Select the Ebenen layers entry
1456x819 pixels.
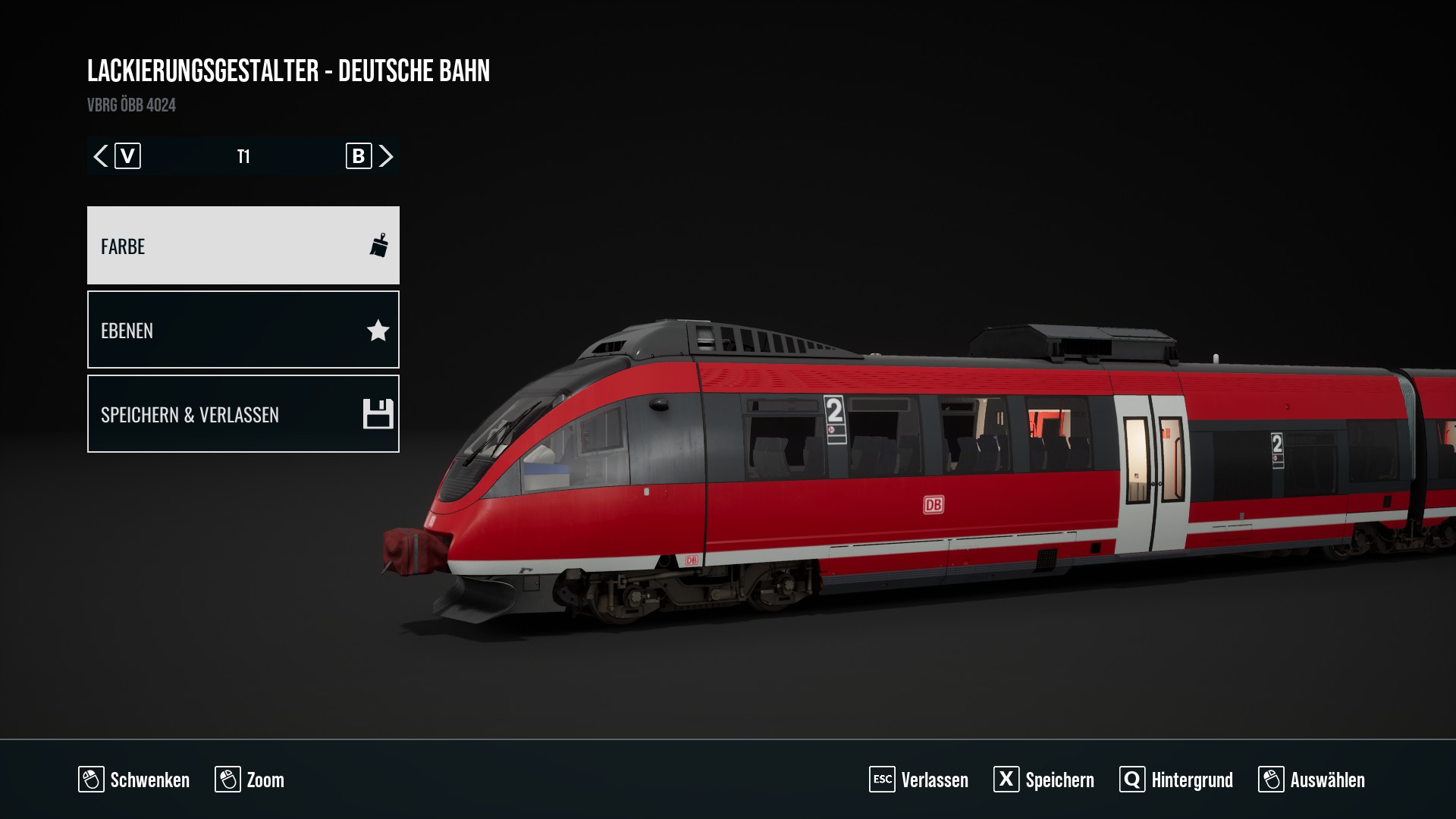pos(243,330)
